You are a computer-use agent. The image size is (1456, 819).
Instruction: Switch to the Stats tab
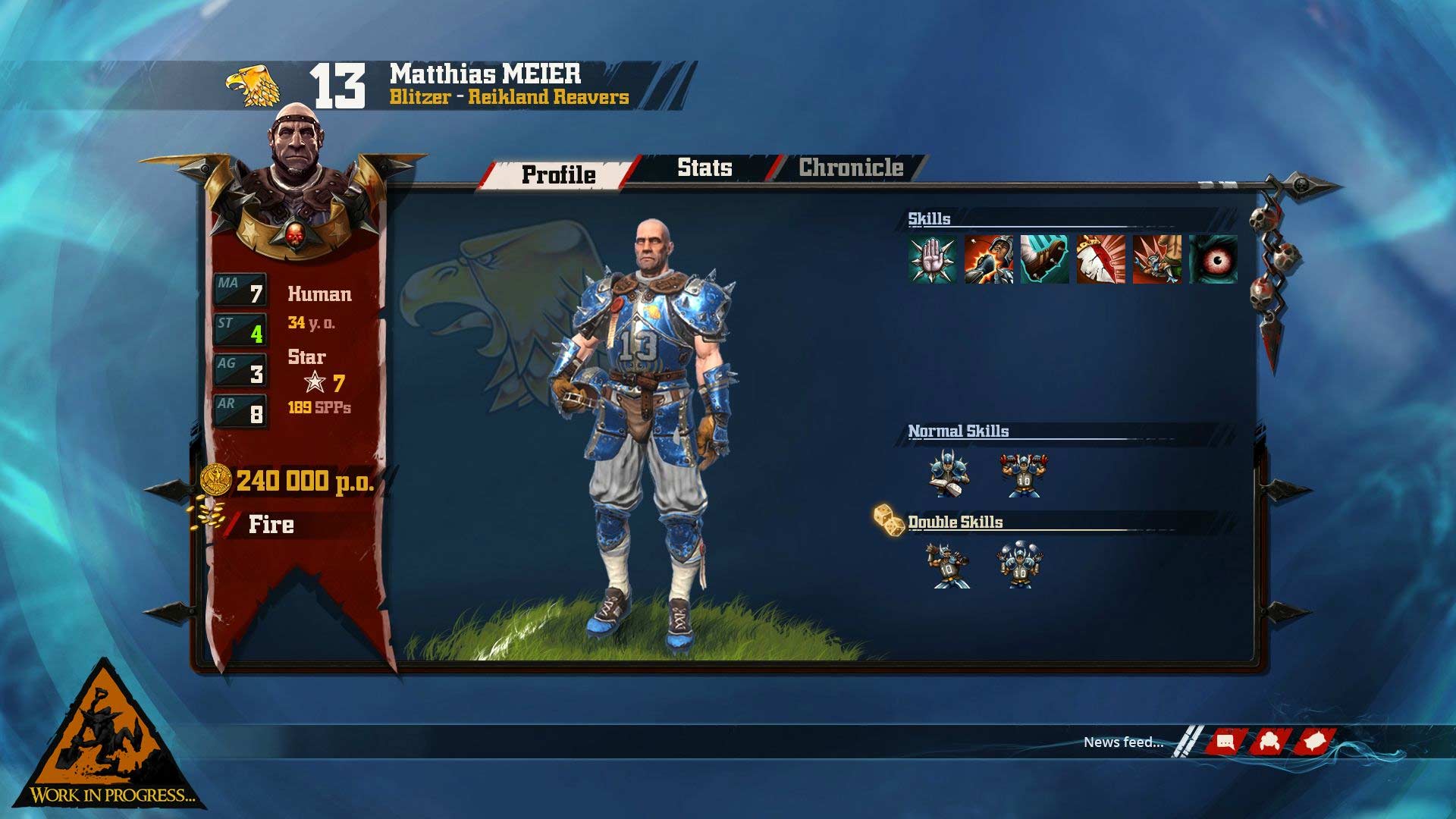[704, 168]
